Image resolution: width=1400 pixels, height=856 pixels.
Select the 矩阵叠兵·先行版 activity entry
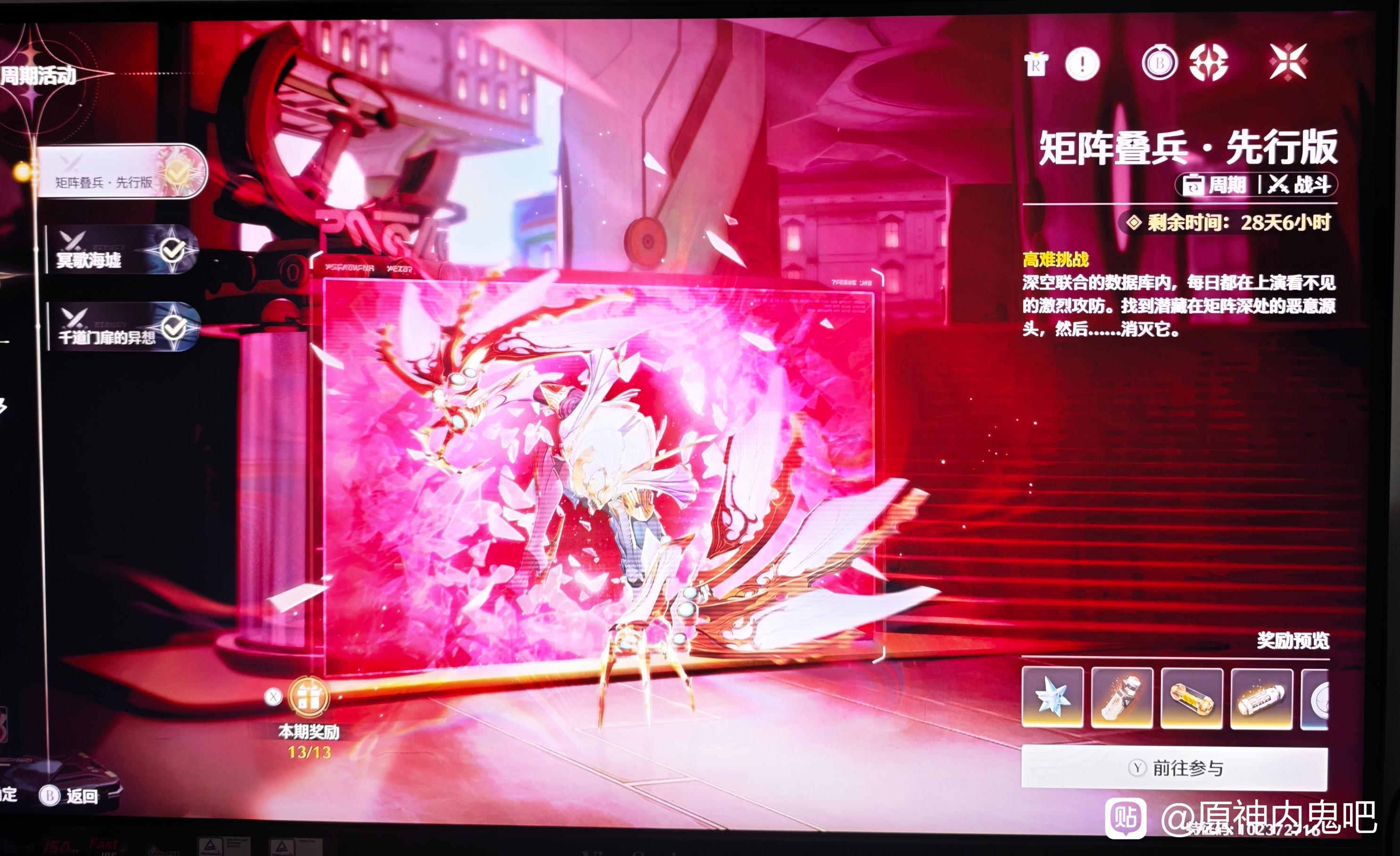pyautogui.click(x=121, y=172)
